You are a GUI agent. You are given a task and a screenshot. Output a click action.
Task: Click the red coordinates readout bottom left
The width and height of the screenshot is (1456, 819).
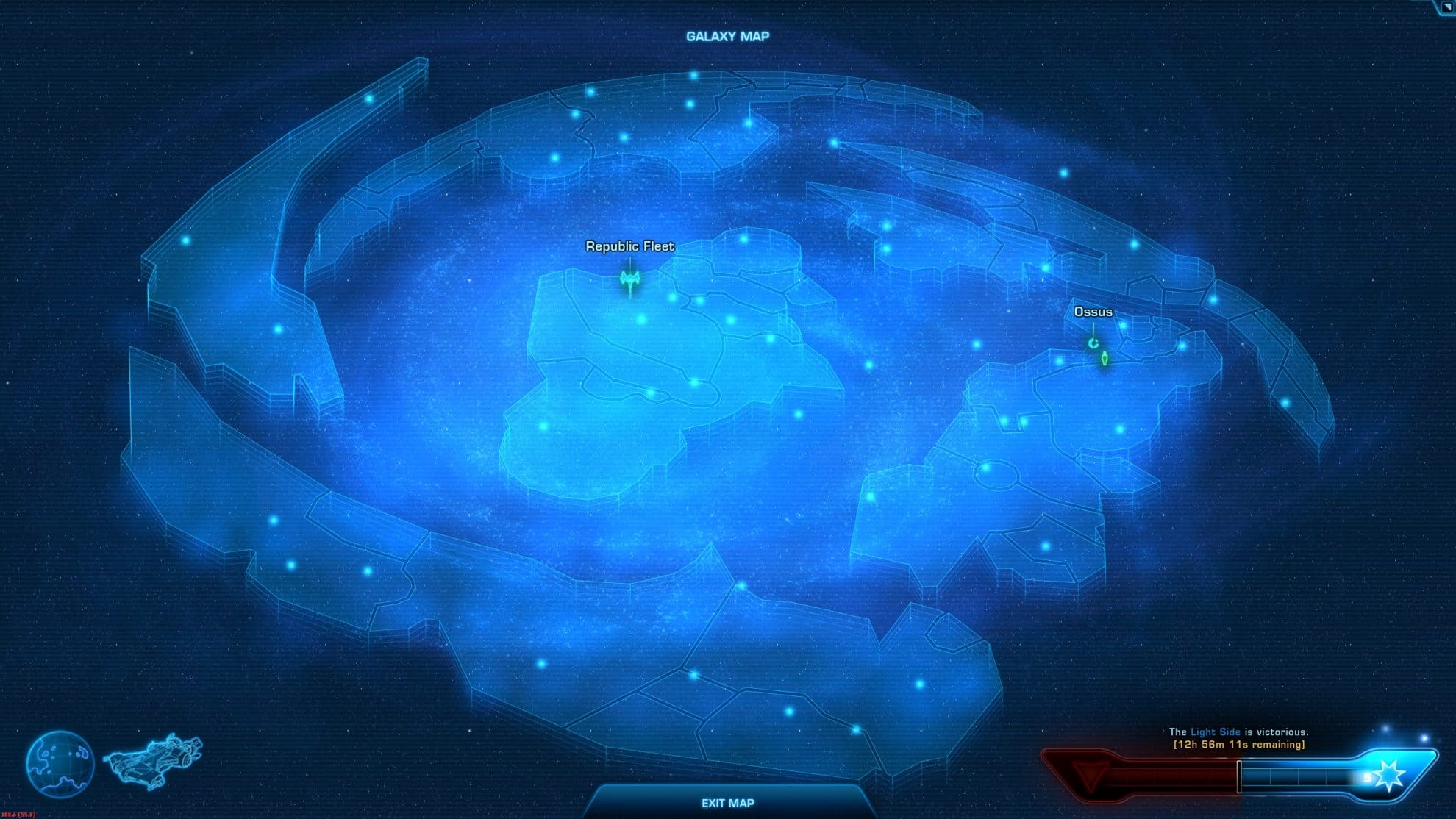pos(20,815)
